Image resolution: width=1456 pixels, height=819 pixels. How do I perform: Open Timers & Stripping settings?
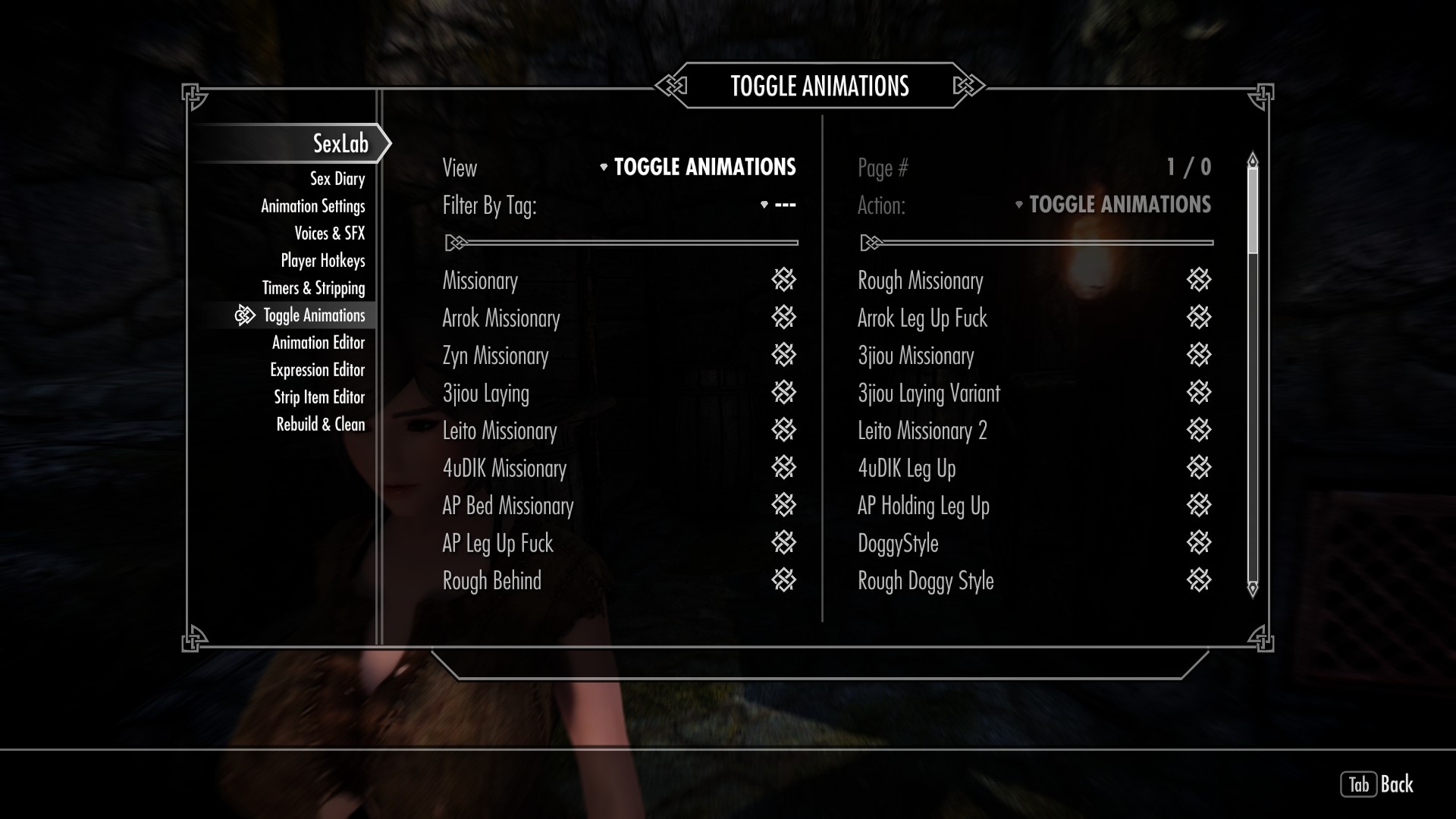click(x=313, y=288)
